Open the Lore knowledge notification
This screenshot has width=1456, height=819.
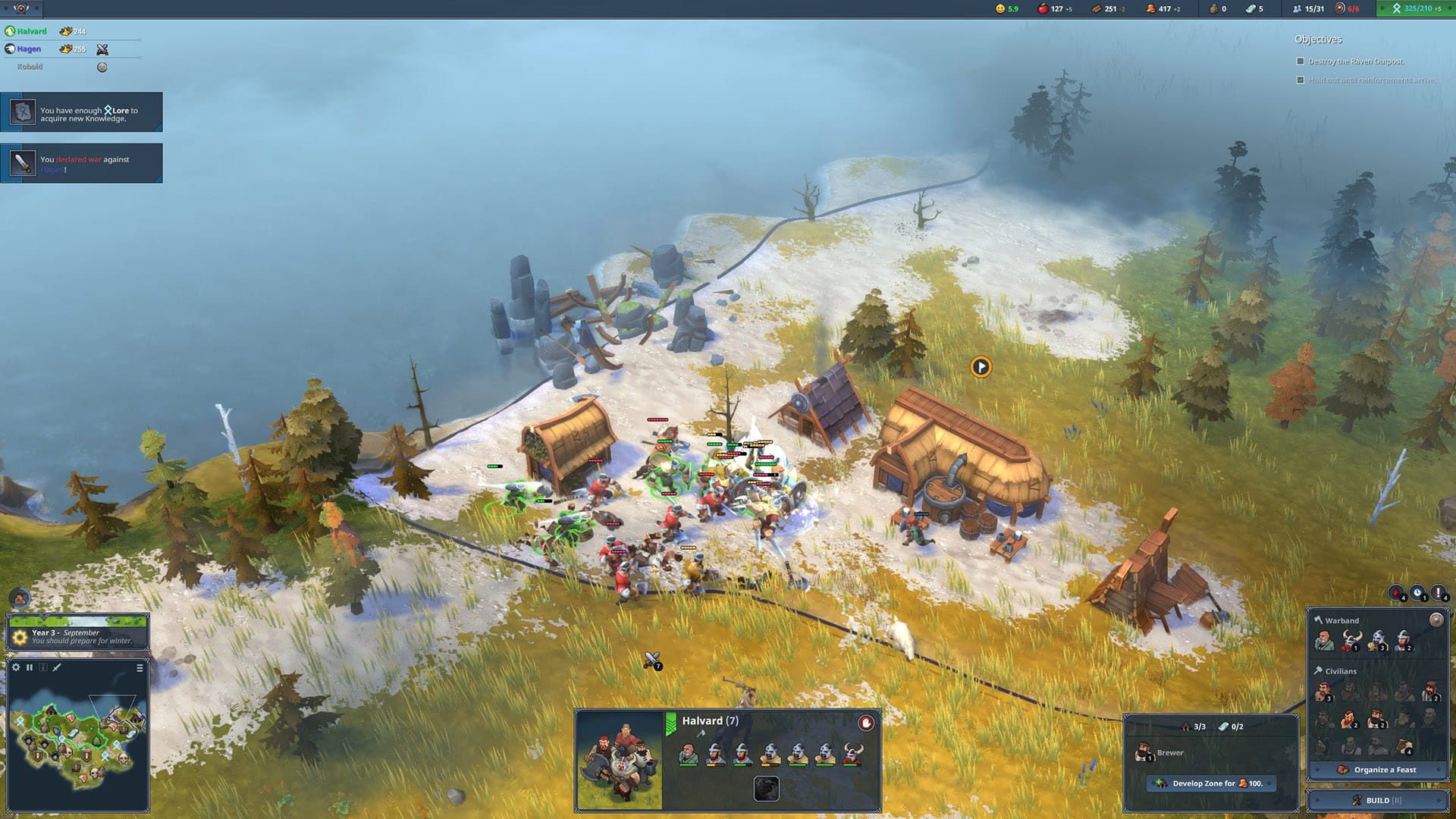click(x=81, y=112)
